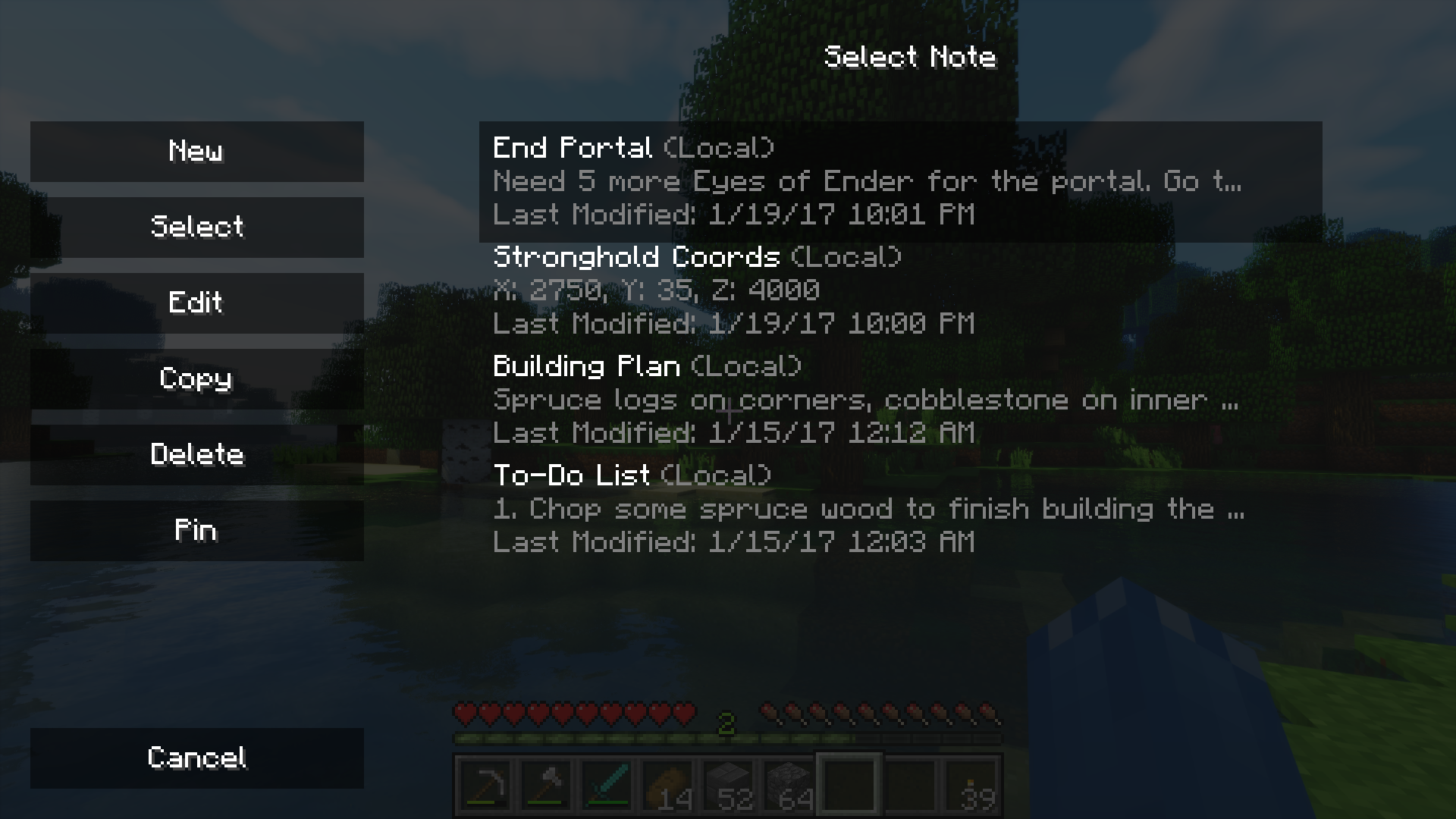Click the cobblestone stack of 64
Image resolution: width=1456 pixels, height=819 pixels.
(788, 783)
